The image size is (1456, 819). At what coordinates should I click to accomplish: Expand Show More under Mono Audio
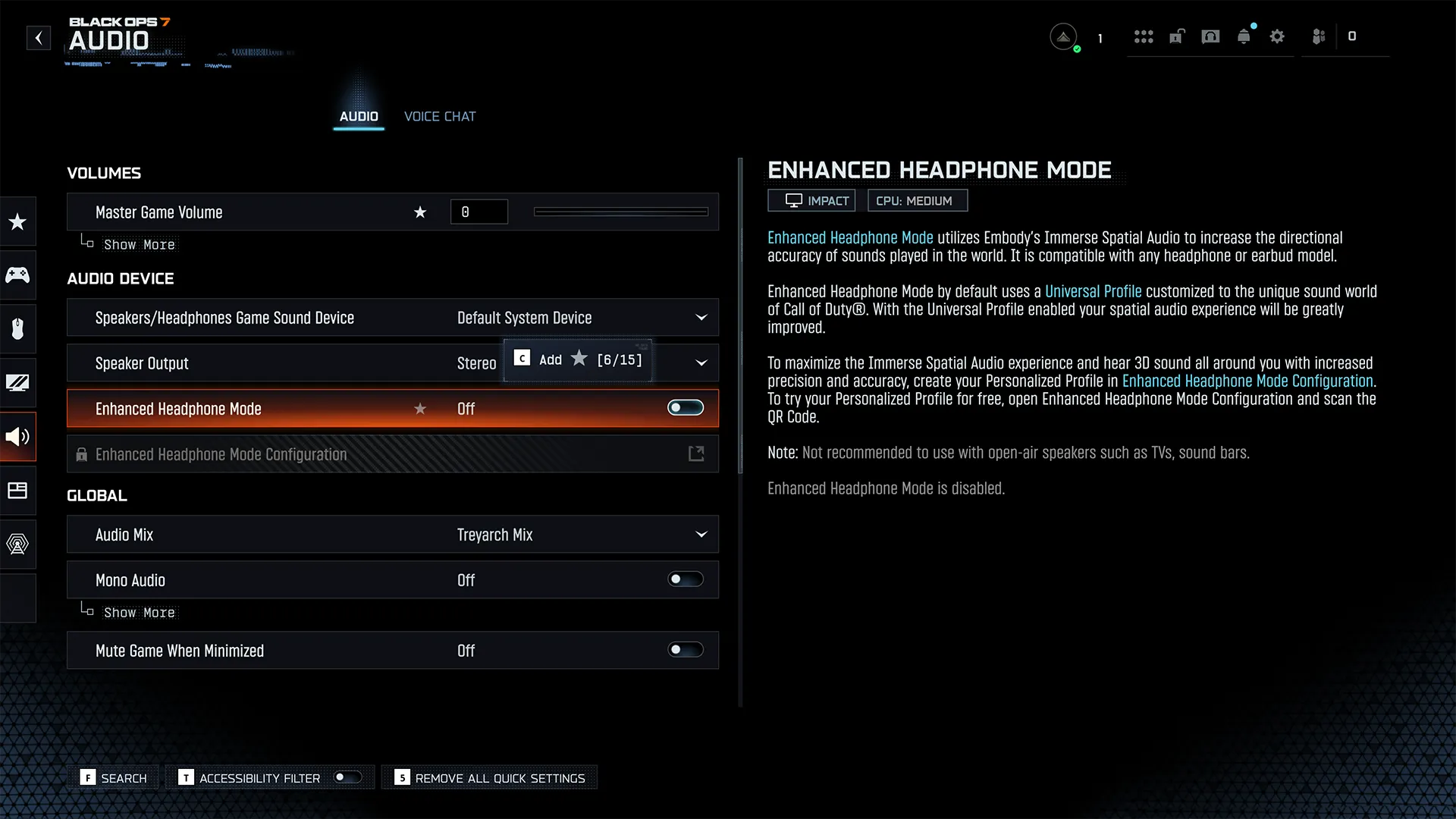(139, 613)
